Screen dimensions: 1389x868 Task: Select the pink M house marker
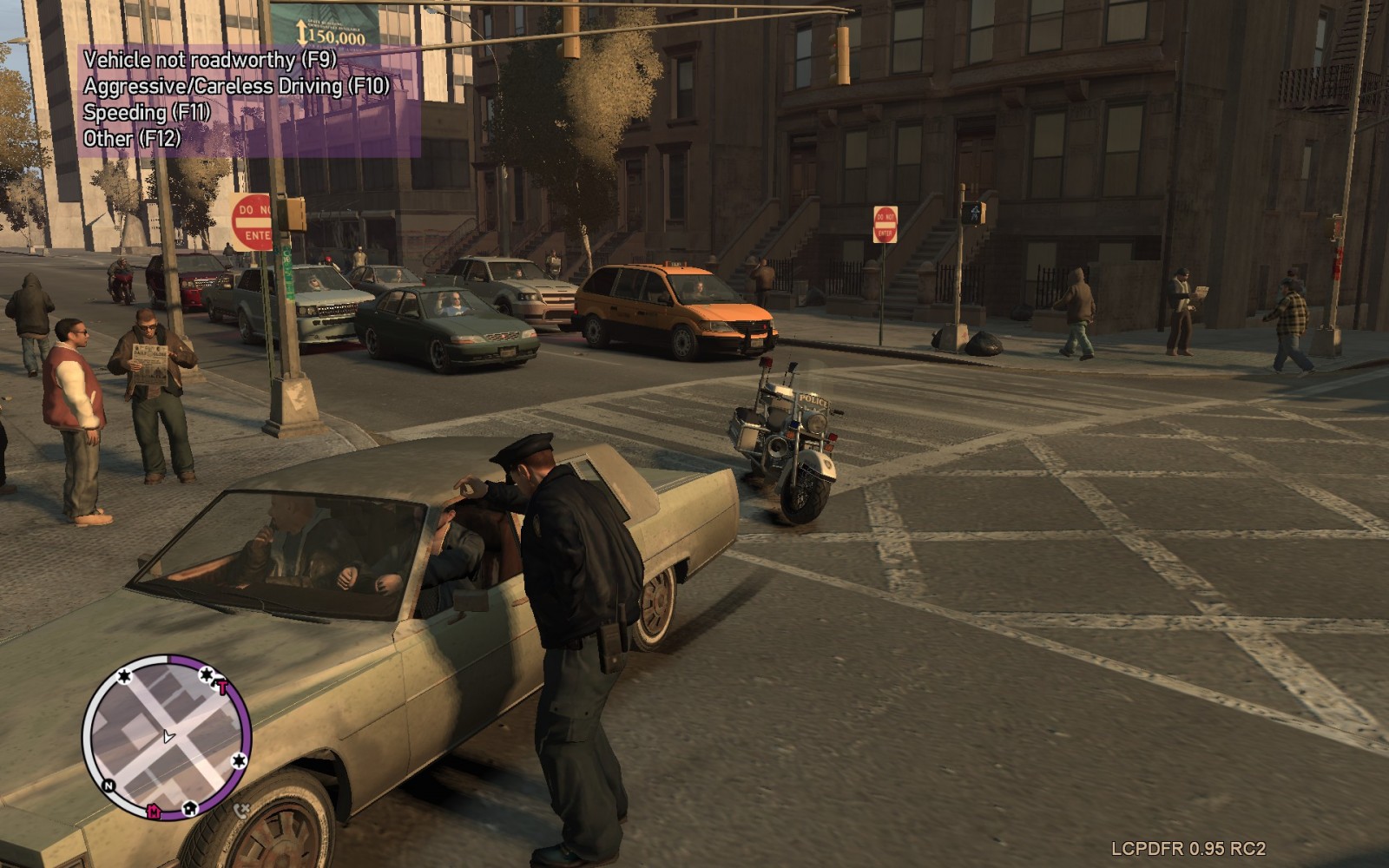point(154,812)
